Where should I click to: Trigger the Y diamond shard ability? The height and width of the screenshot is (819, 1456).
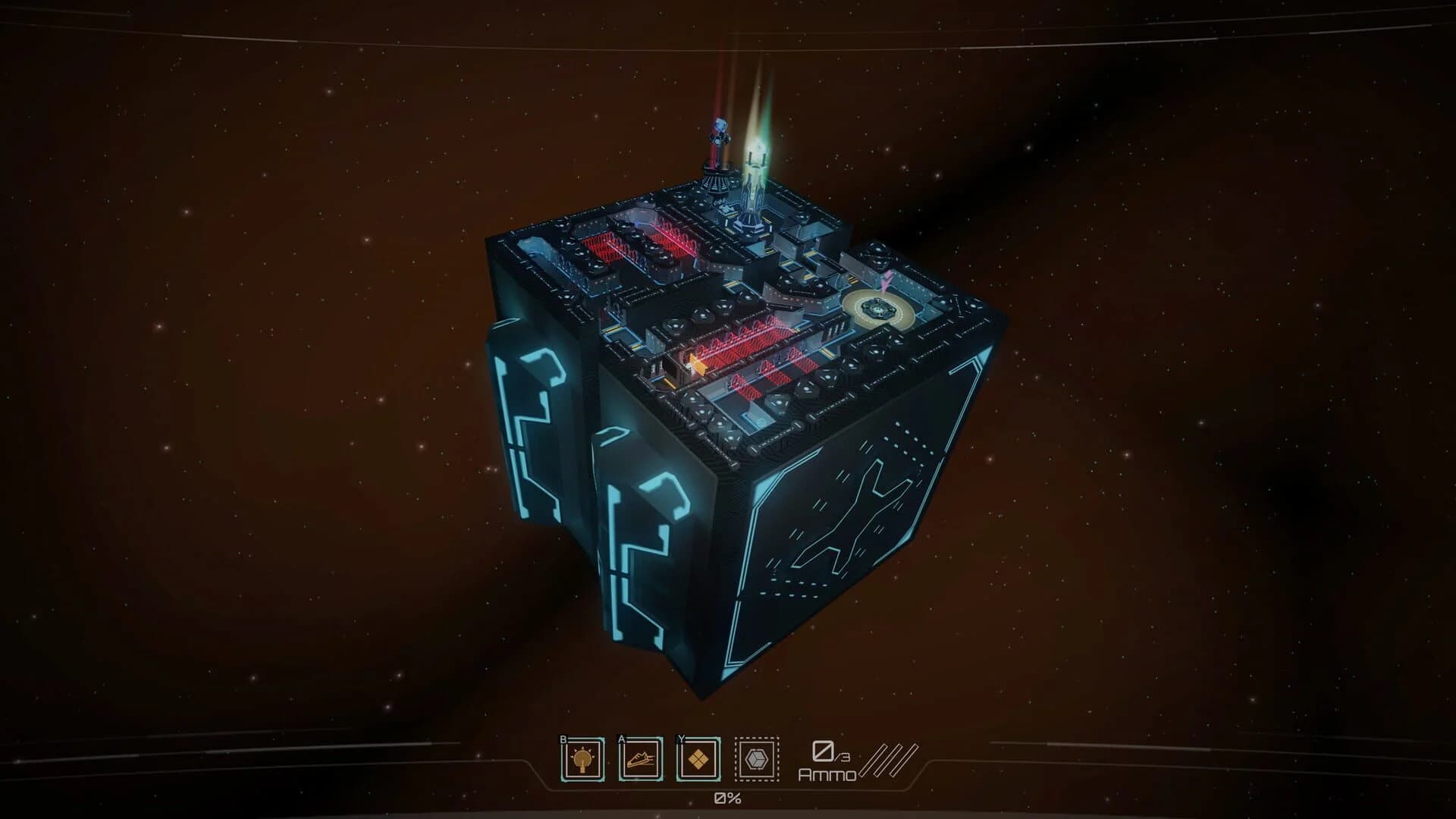point(698,758)
